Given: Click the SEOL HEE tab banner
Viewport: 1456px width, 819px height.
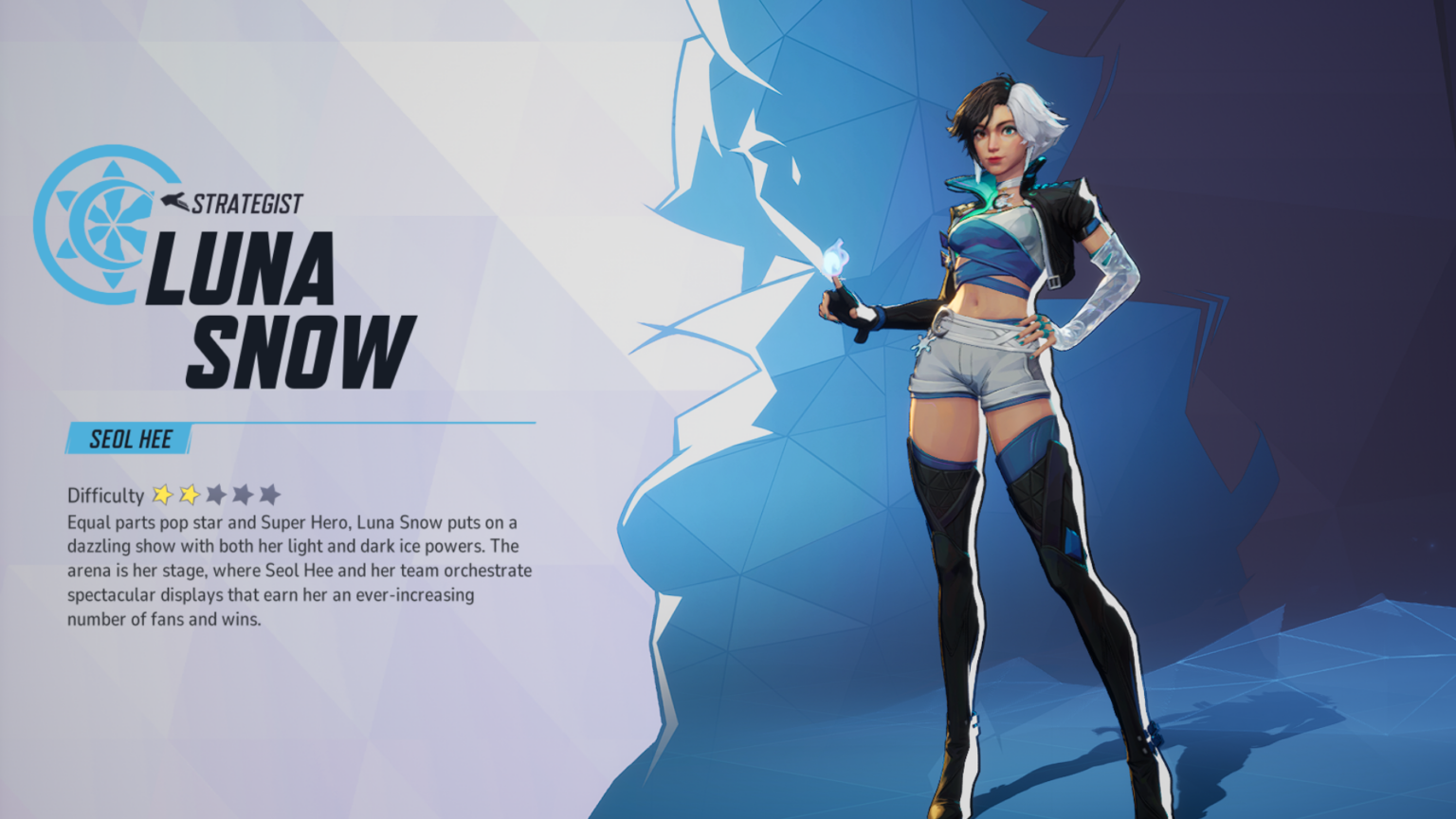Looking at the screenshot, I should pyautogui.click(x=129, y=439).
